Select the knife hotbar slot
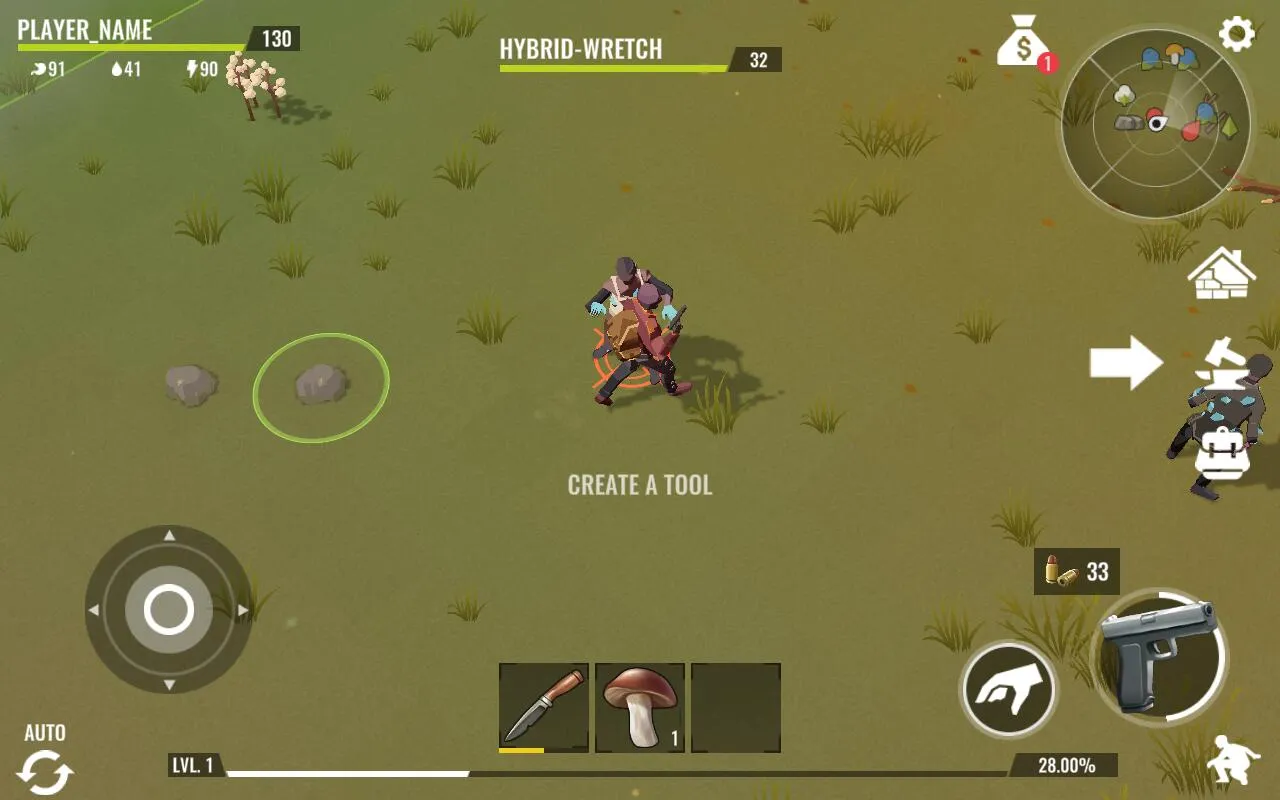 coord(544,707)
